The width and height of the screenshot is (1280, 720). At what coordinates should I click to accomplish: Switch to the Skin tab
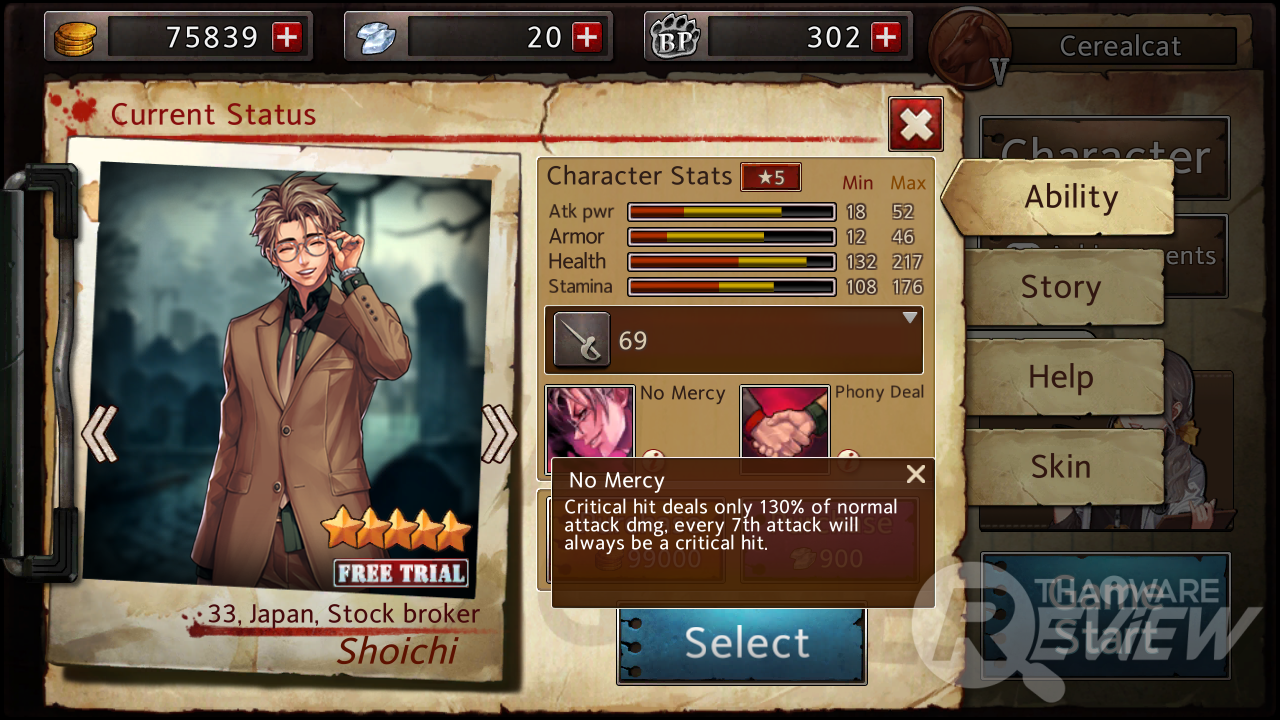click(1061, 467)
